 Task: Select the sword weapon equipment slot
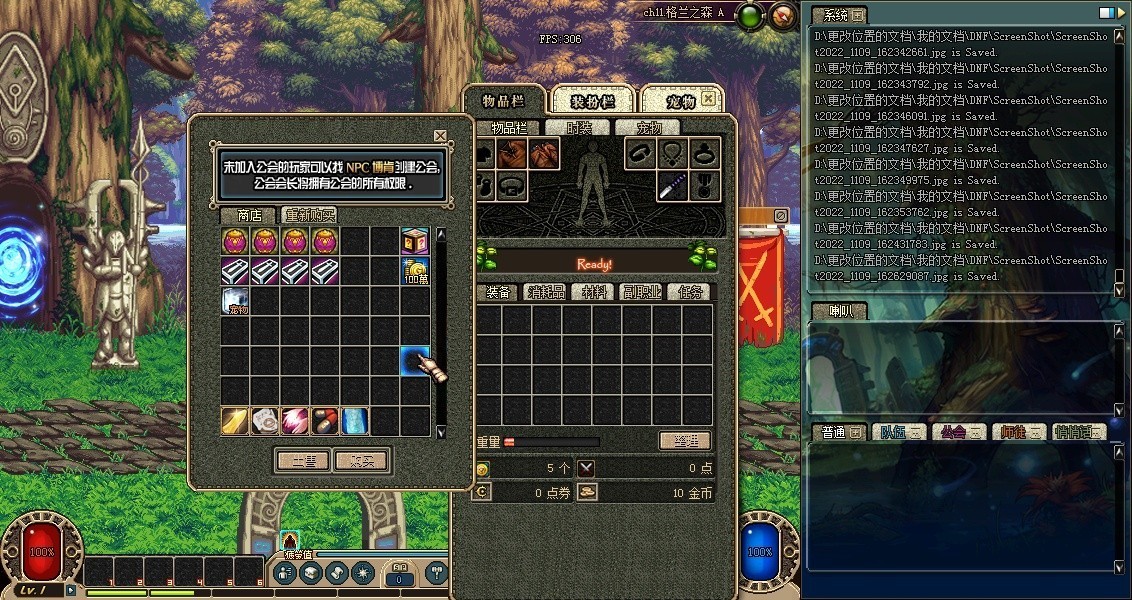pos(672,185)
